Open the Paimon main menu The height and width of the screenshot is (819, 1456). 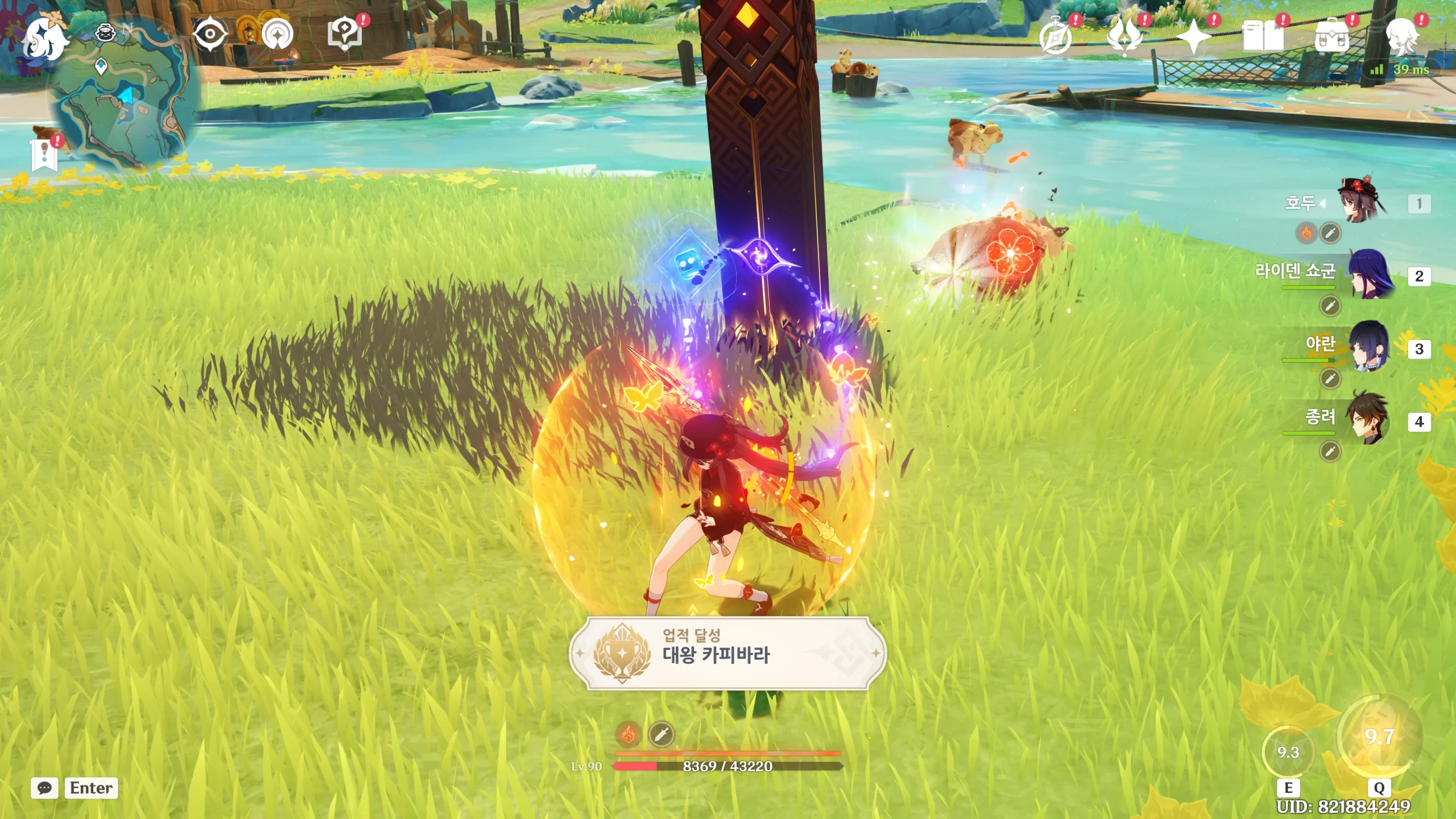[x=44, y=38]
